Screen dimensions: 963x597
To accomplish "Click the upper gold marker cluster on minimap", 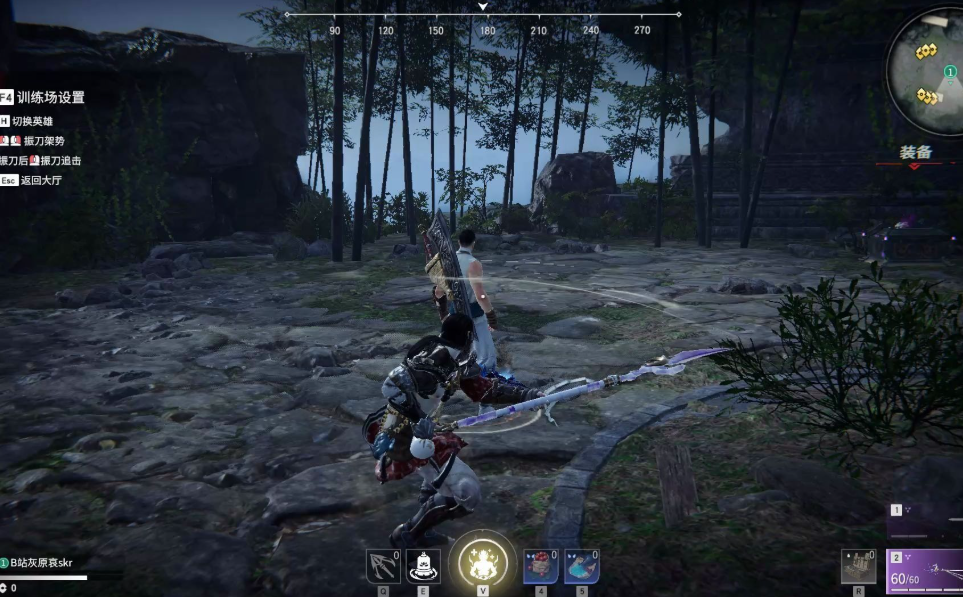I will [926, 51].
